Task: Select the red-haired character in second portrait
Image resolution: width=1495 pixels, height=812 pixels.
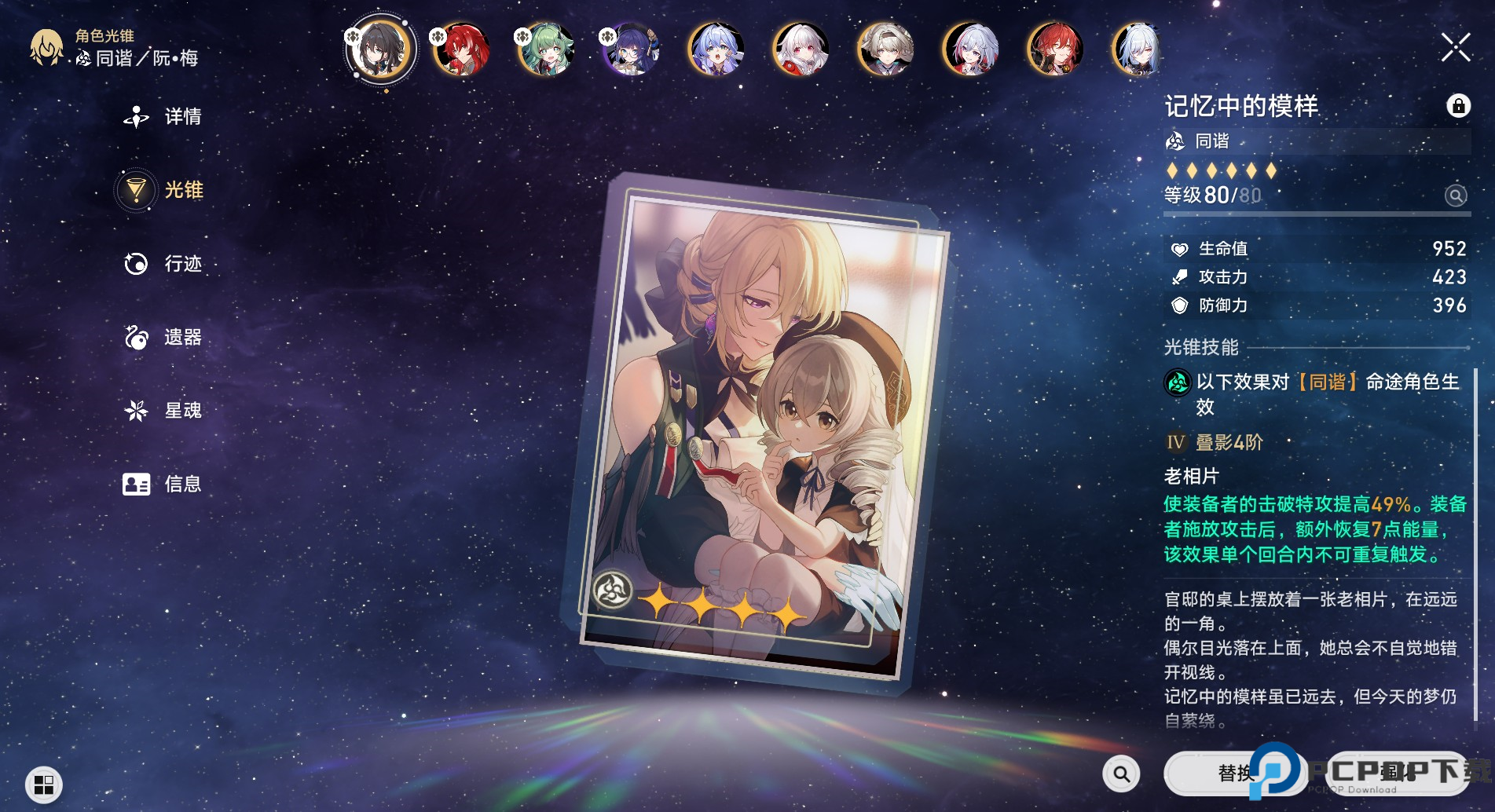Action: 461,49
